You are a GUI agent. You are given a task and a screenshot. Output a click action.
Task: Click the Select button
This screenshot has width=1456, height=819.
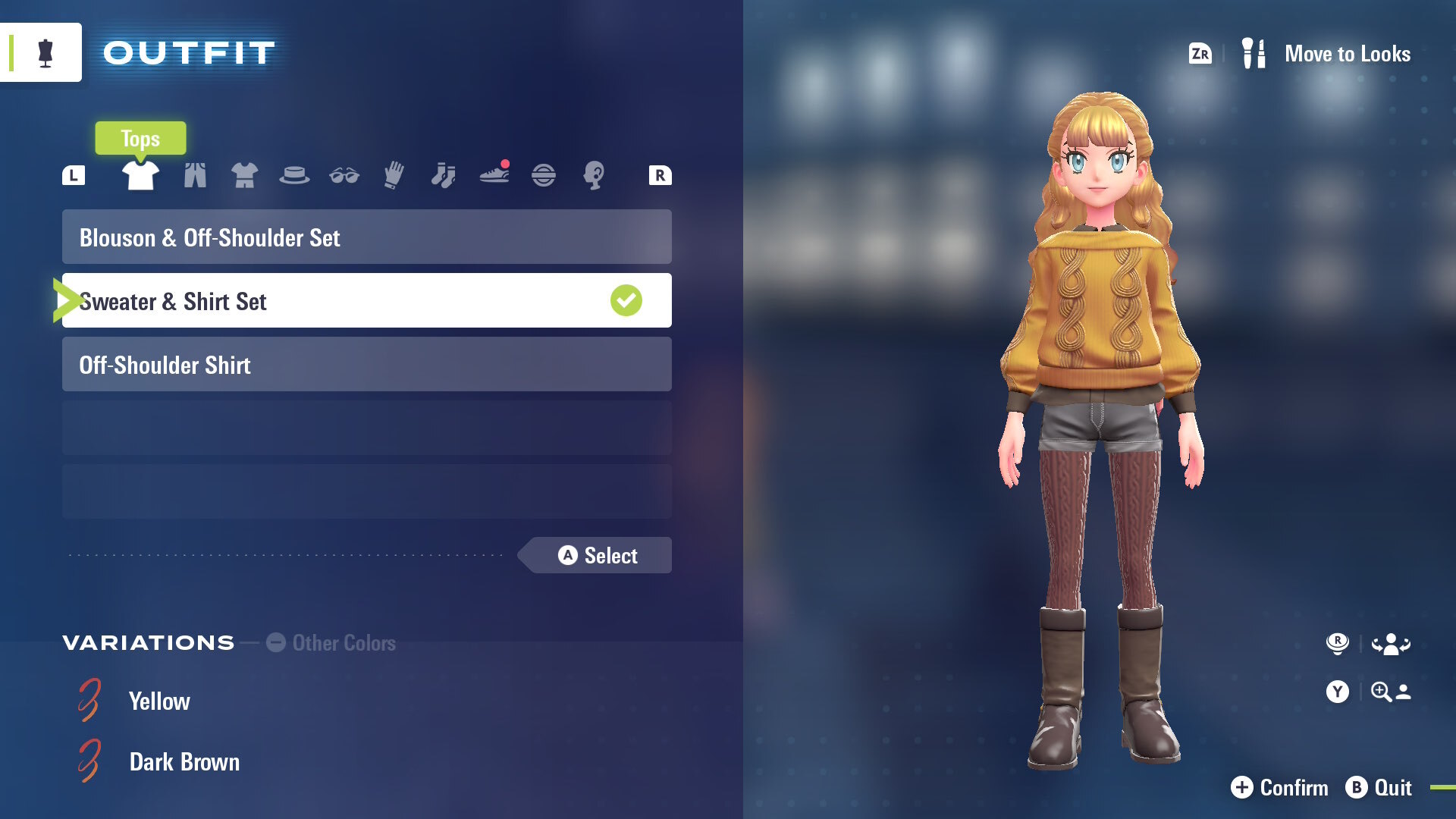point(598,556)
